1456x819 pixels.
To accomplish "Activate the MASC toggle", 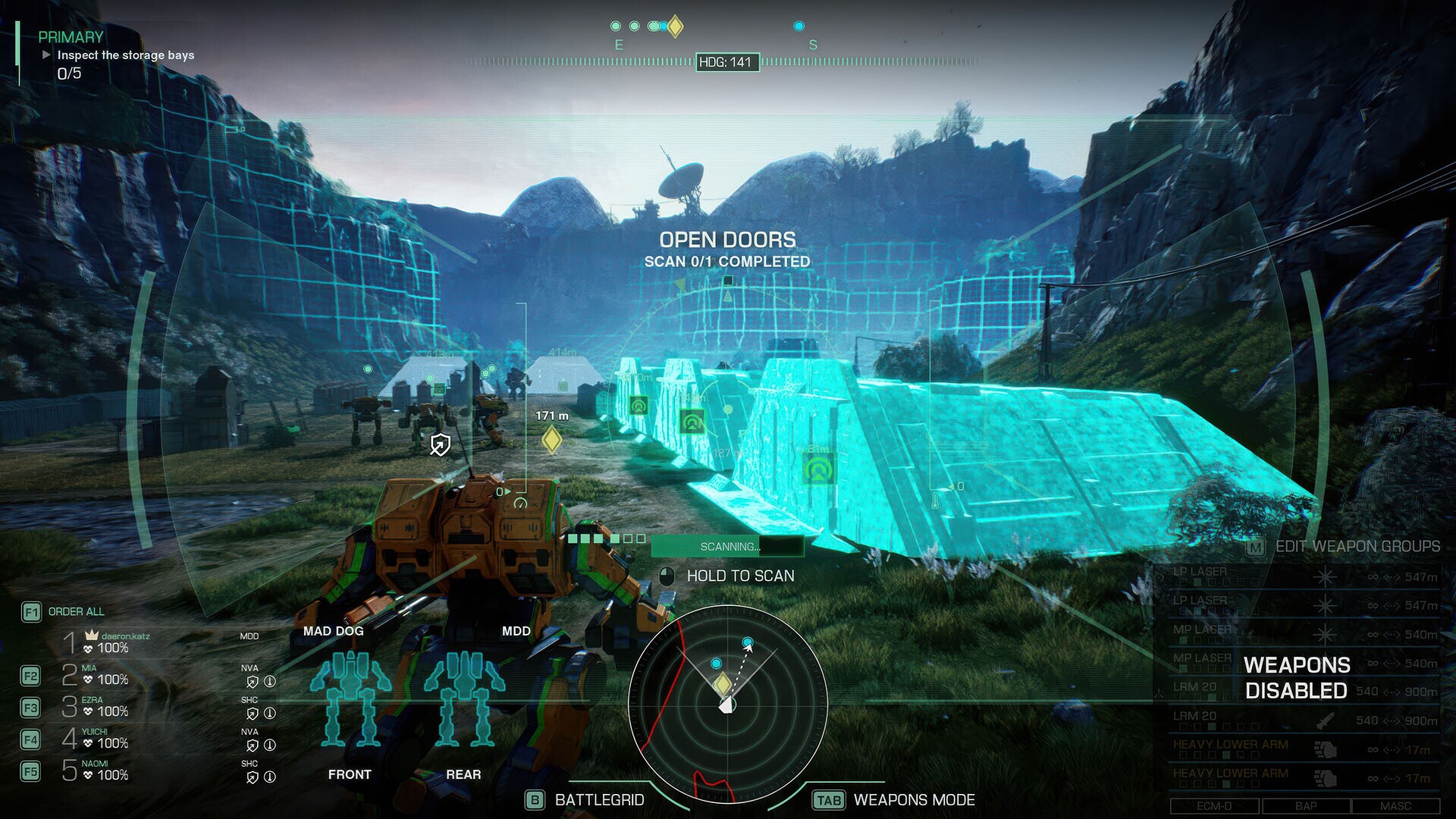I will pos(1395,805).
